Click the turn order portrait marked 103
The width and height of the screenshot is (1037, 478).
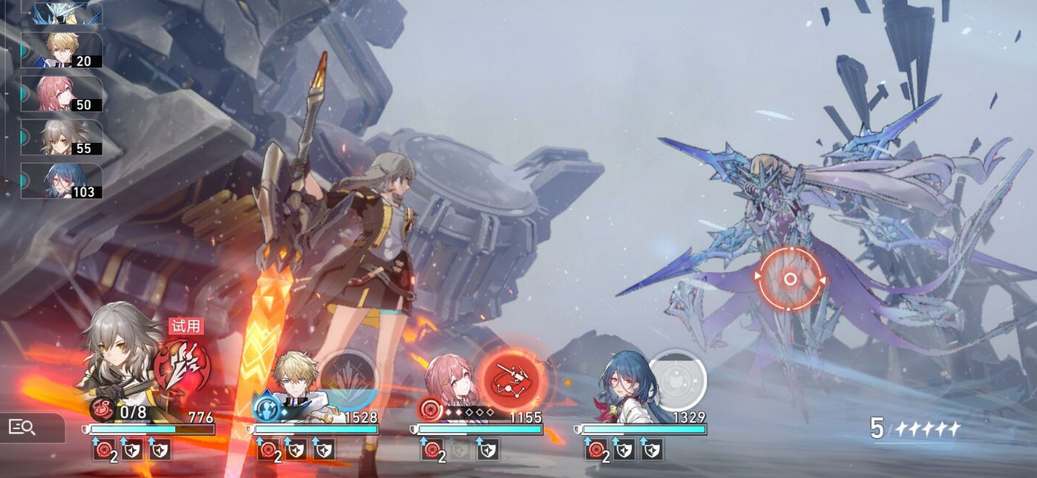(62, 181)
